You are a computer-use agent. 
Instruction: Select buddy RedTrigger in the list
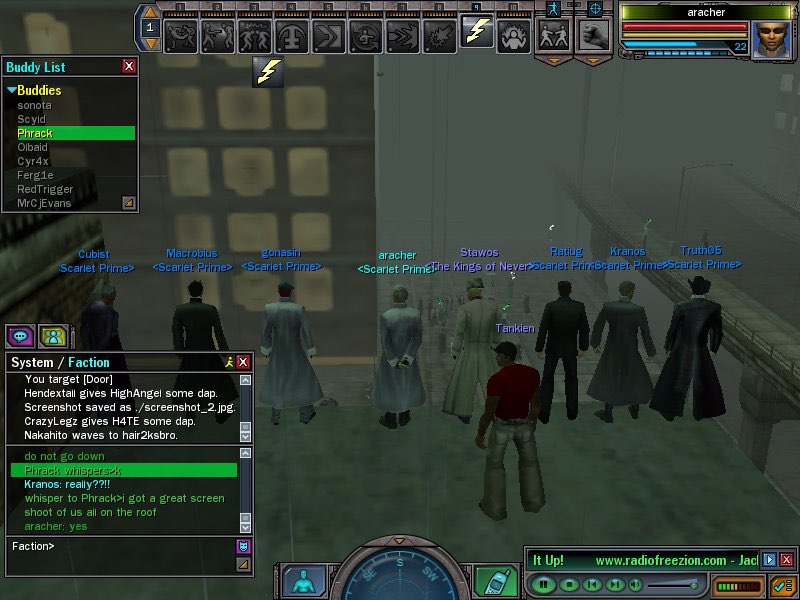[x=45, y=189]
